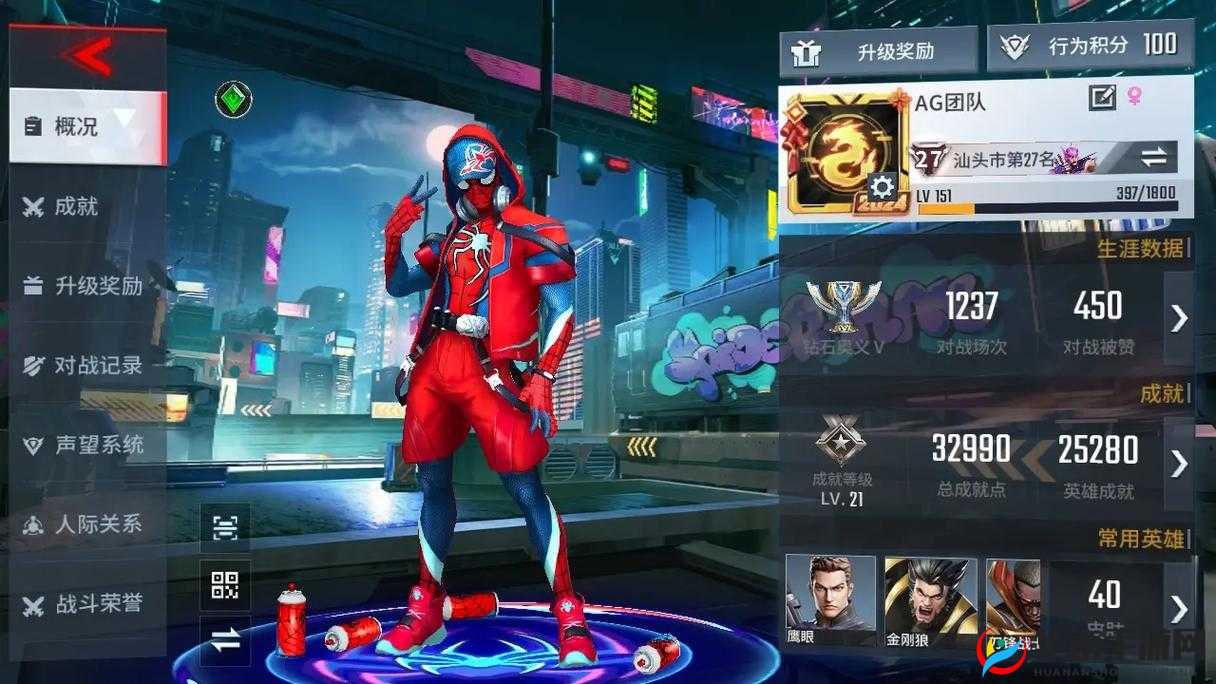Tap the gift box 升级奖励 button
The image size is (1216, 684).
pos(878,51)
